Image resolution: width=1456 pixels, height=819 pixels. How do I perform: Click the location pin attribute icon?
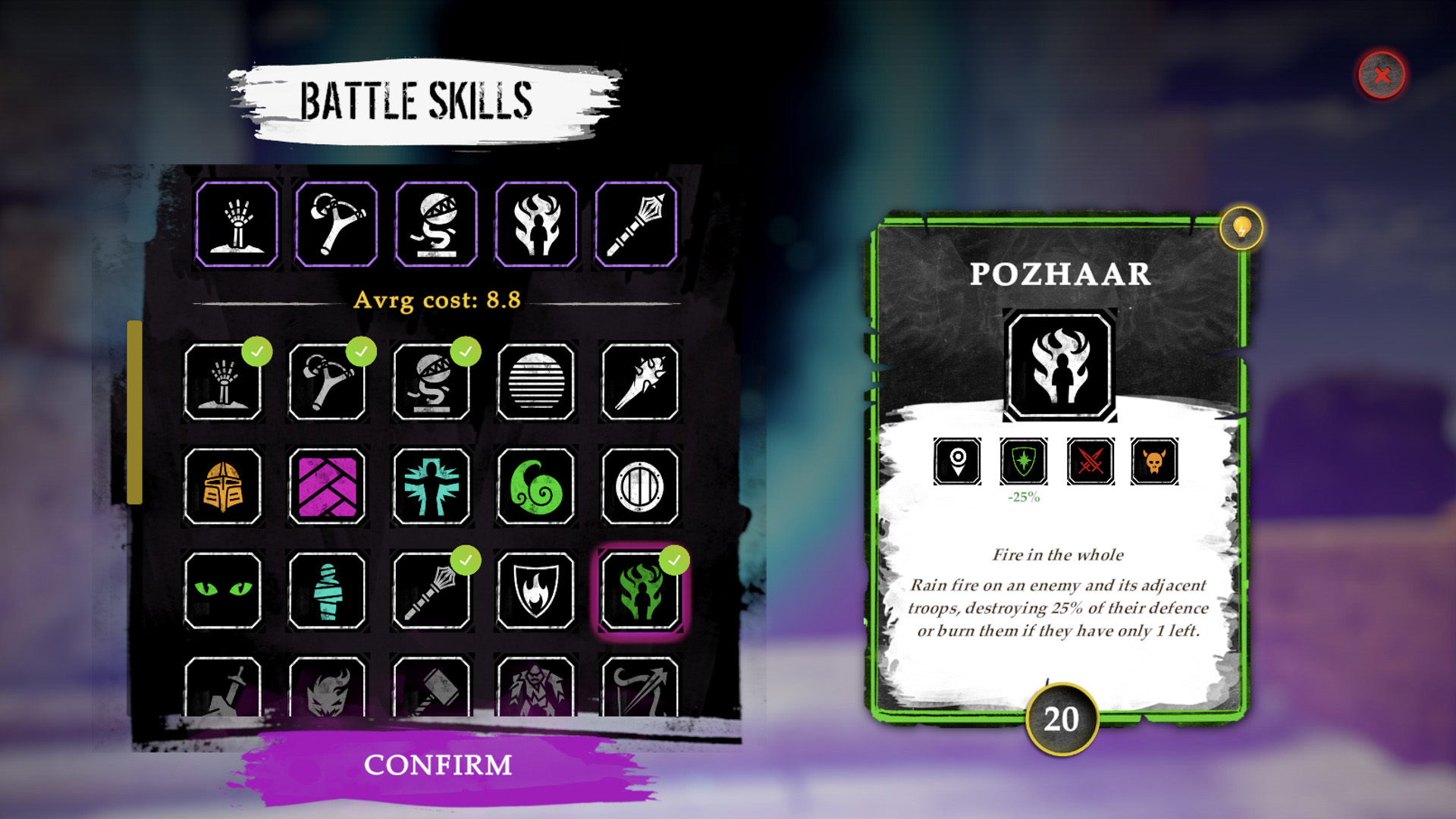point(957,460)
